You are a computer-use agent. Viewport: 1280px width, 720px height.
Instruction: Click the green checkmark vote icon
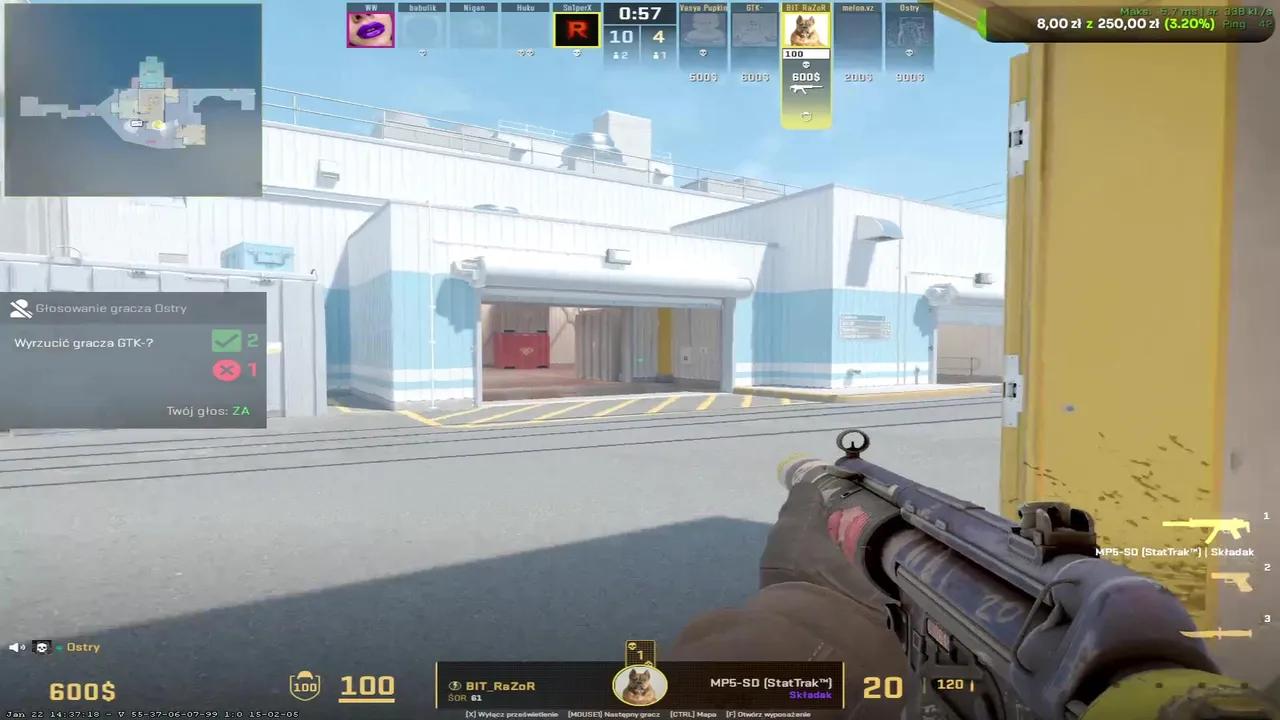point(226,340)
